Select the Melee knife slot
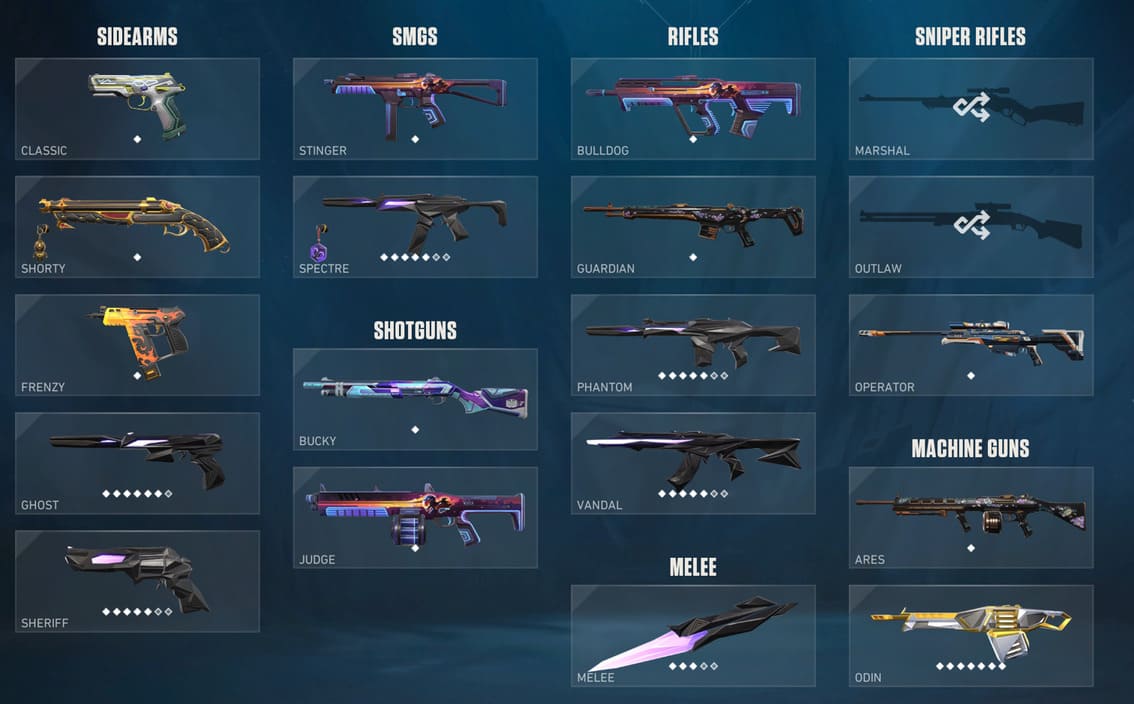This screenshot has height=704, width=1134. [693, 635]
